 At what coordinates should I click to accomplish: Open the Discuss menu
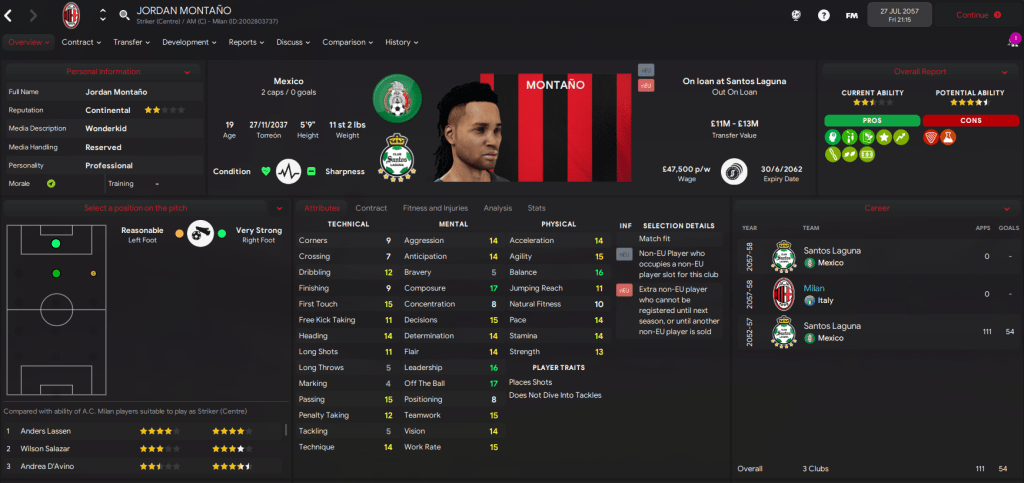tap(293, 42)
